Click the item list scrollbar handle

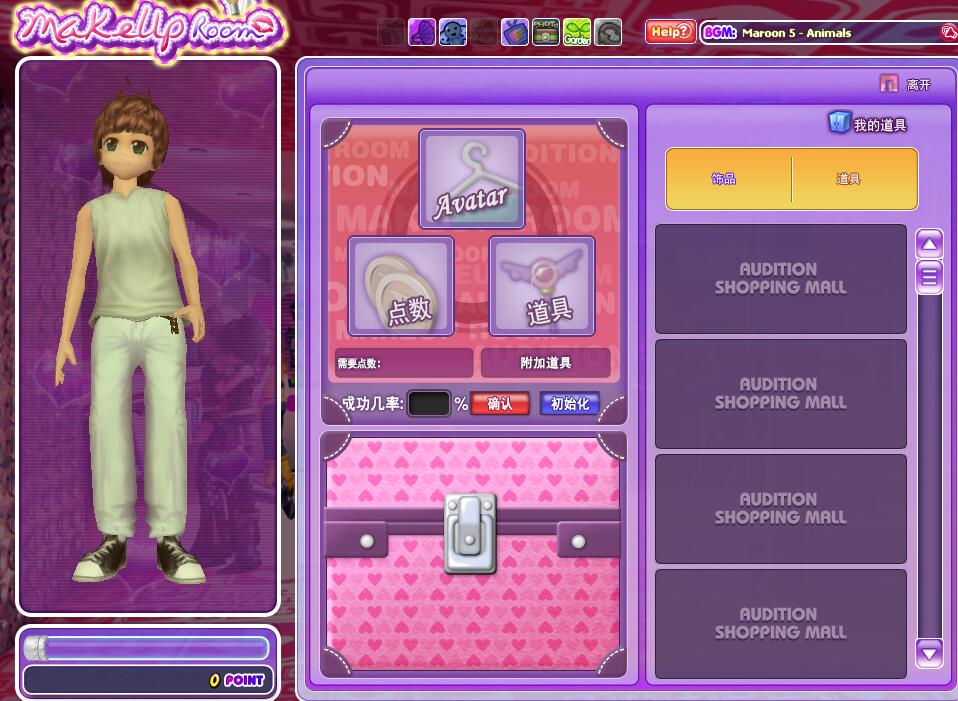coord(930,276)
